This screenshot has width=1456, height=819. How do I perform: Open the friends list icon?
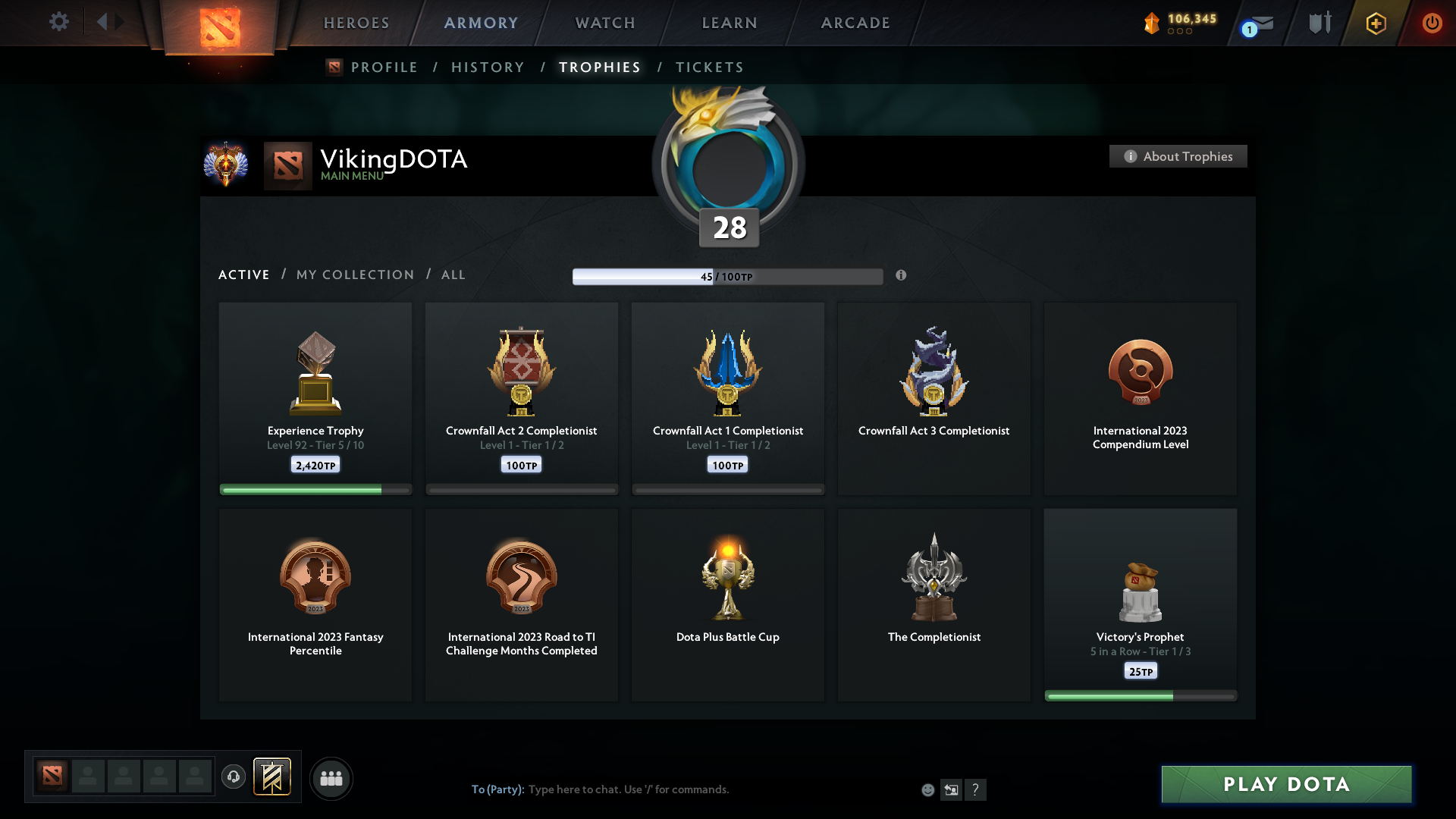click(x=331, y=778)
